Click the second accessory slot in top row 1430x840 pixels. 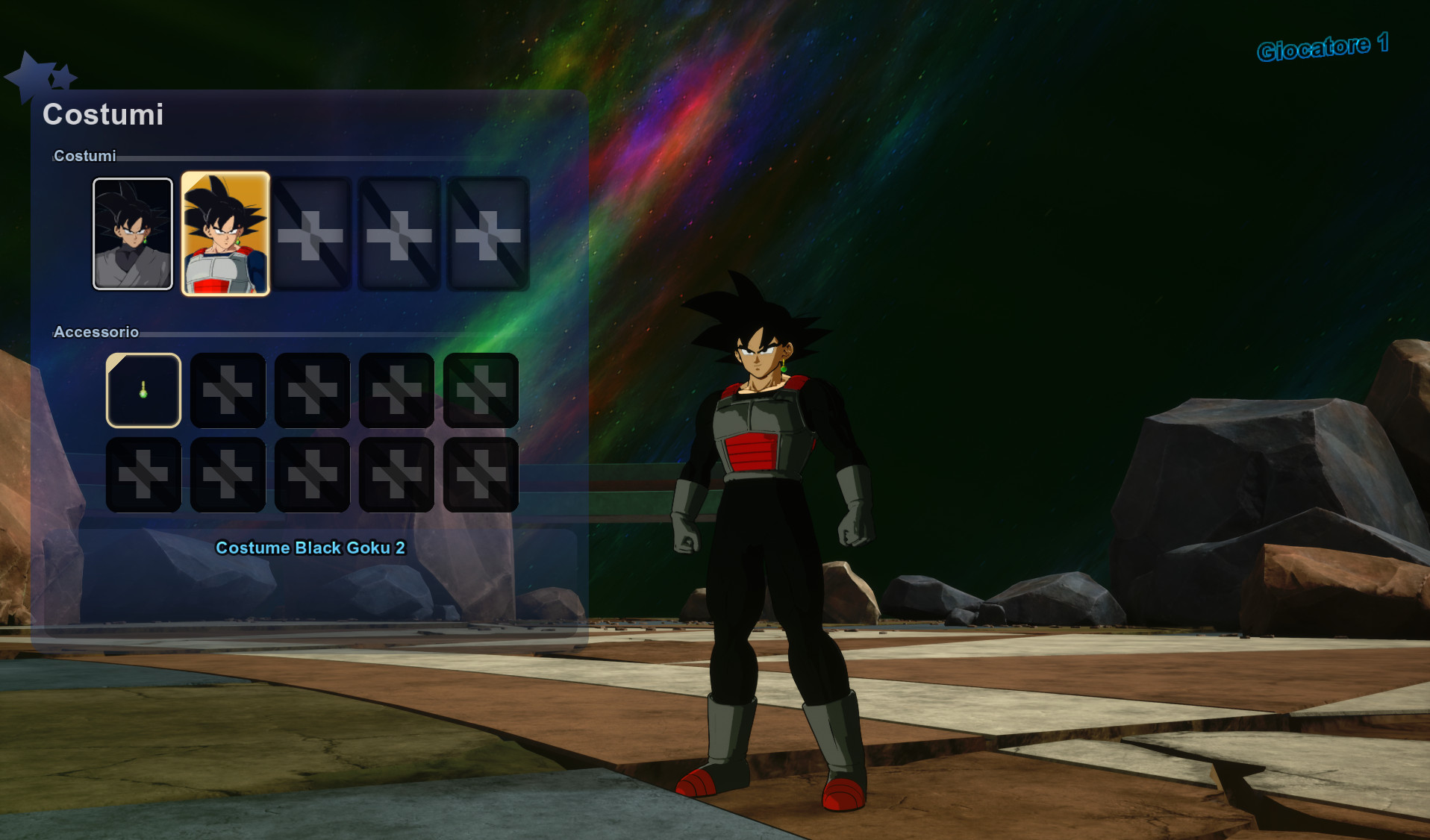[x=227, y=390]
